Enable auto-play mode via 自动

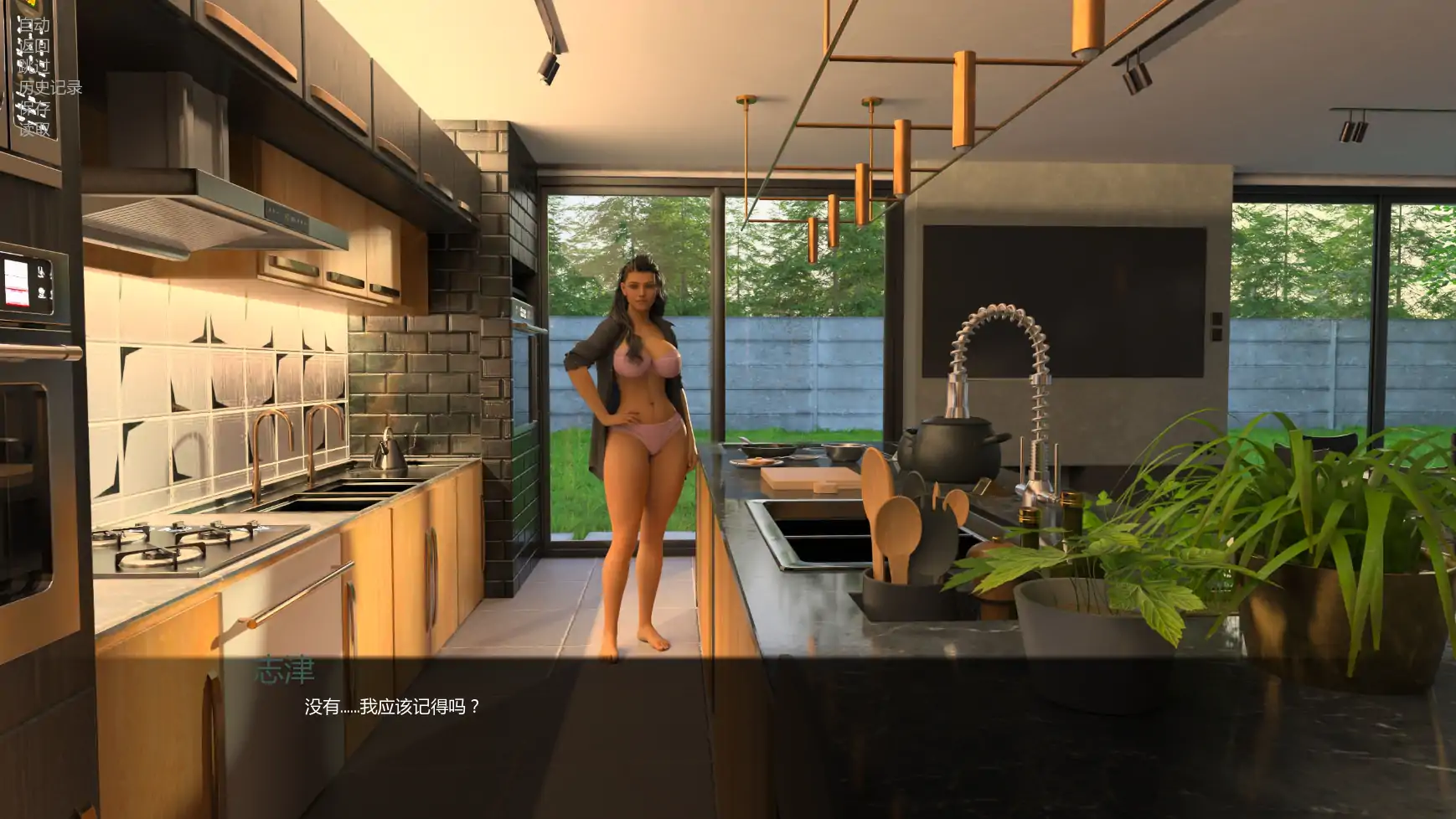coord(34,23)
